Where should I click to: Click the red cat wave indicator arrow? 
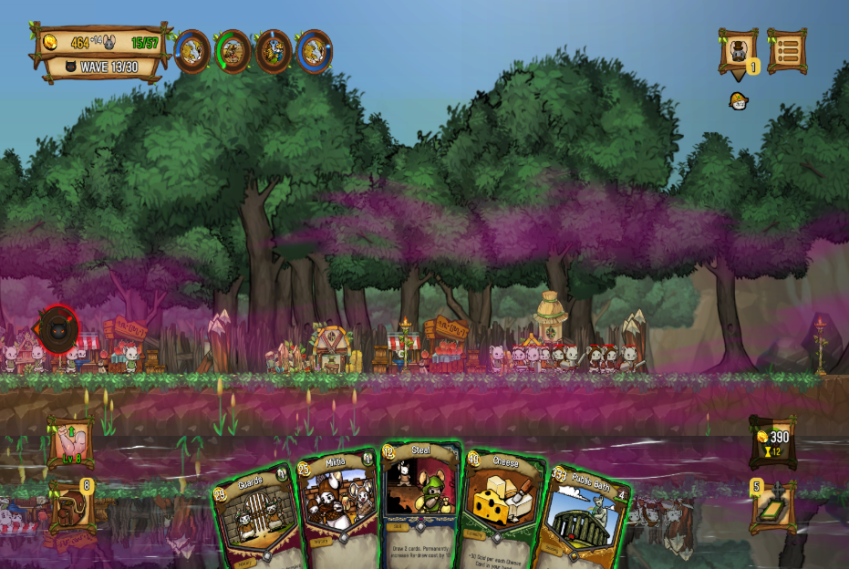(x=57, y=329)
